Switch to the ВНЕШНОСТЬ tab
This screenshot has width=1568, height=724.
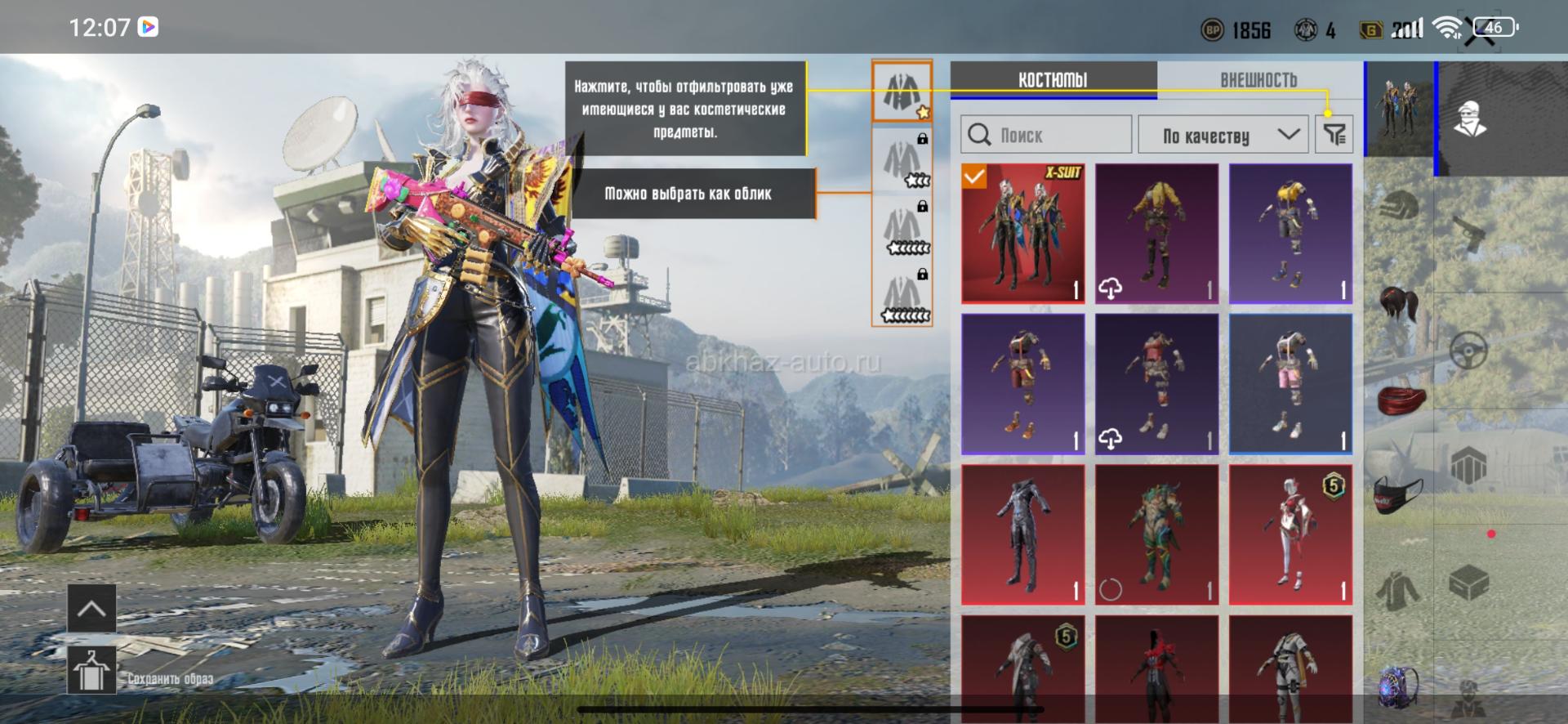[1258, 80]
